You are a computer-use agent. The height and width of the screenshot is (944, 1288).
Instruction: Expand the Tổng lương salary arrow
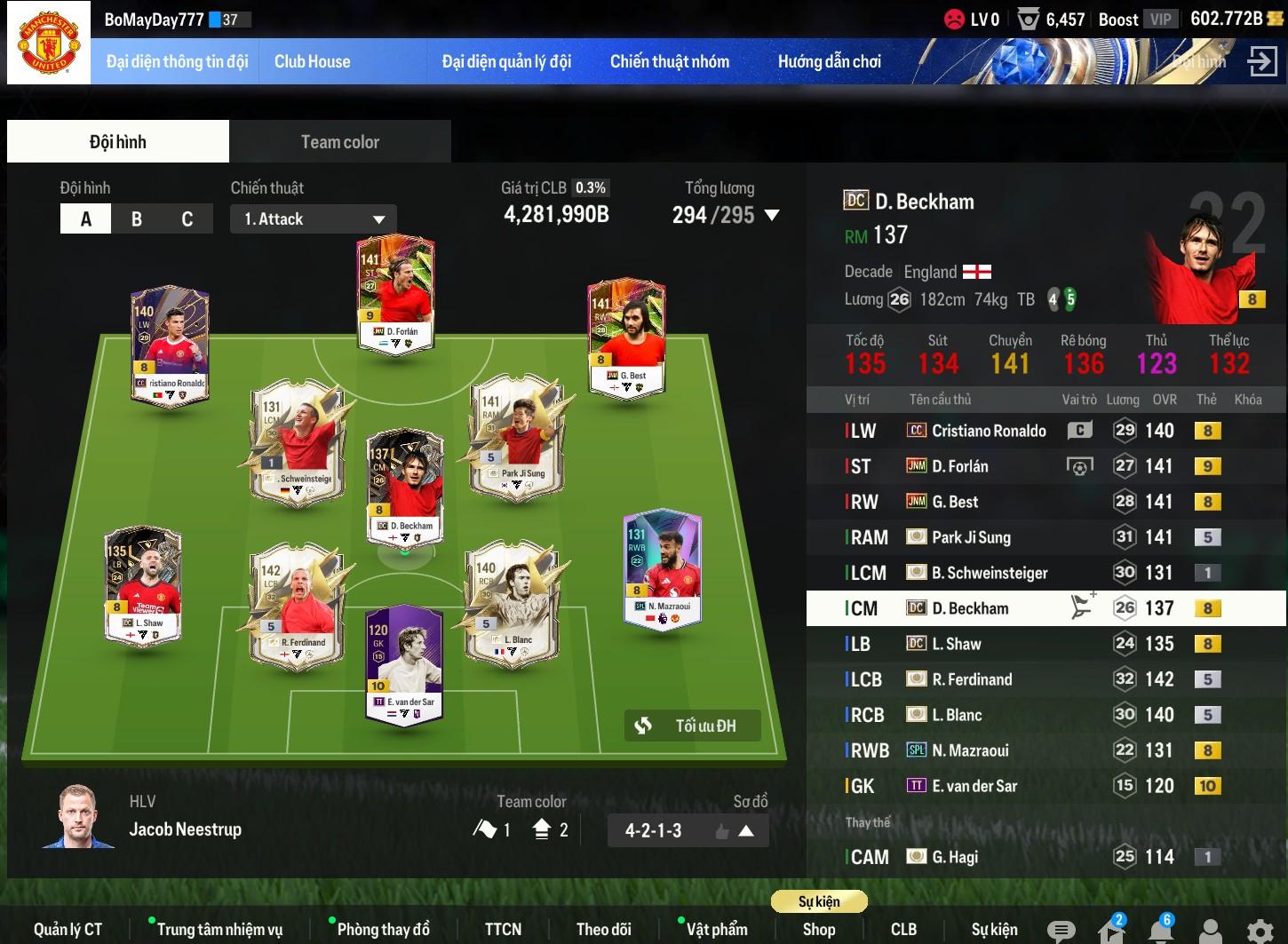772,215
